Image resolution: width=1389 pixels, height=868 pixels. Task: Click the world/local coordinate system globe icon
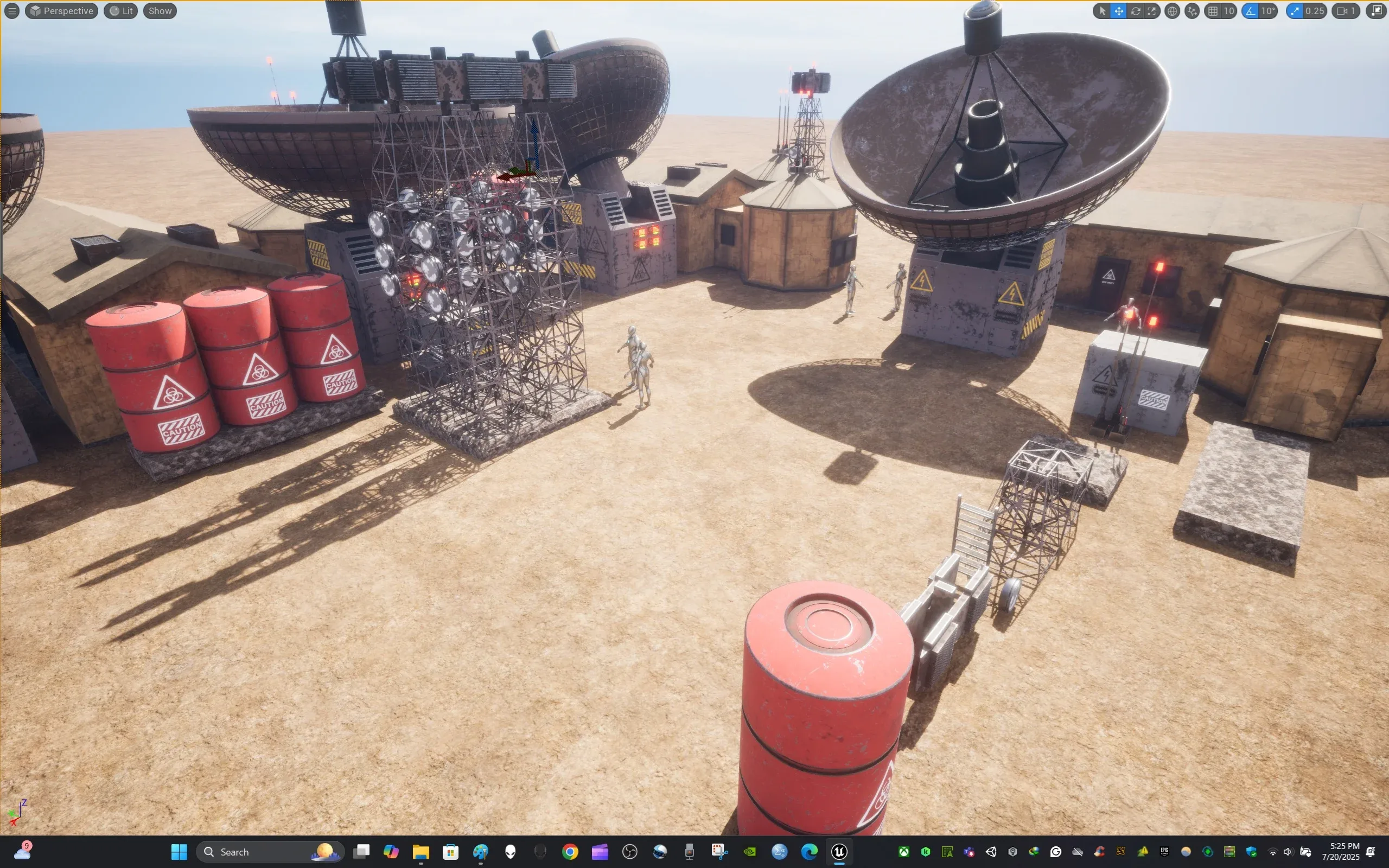pyautogui.click(x=1172, y=11)
